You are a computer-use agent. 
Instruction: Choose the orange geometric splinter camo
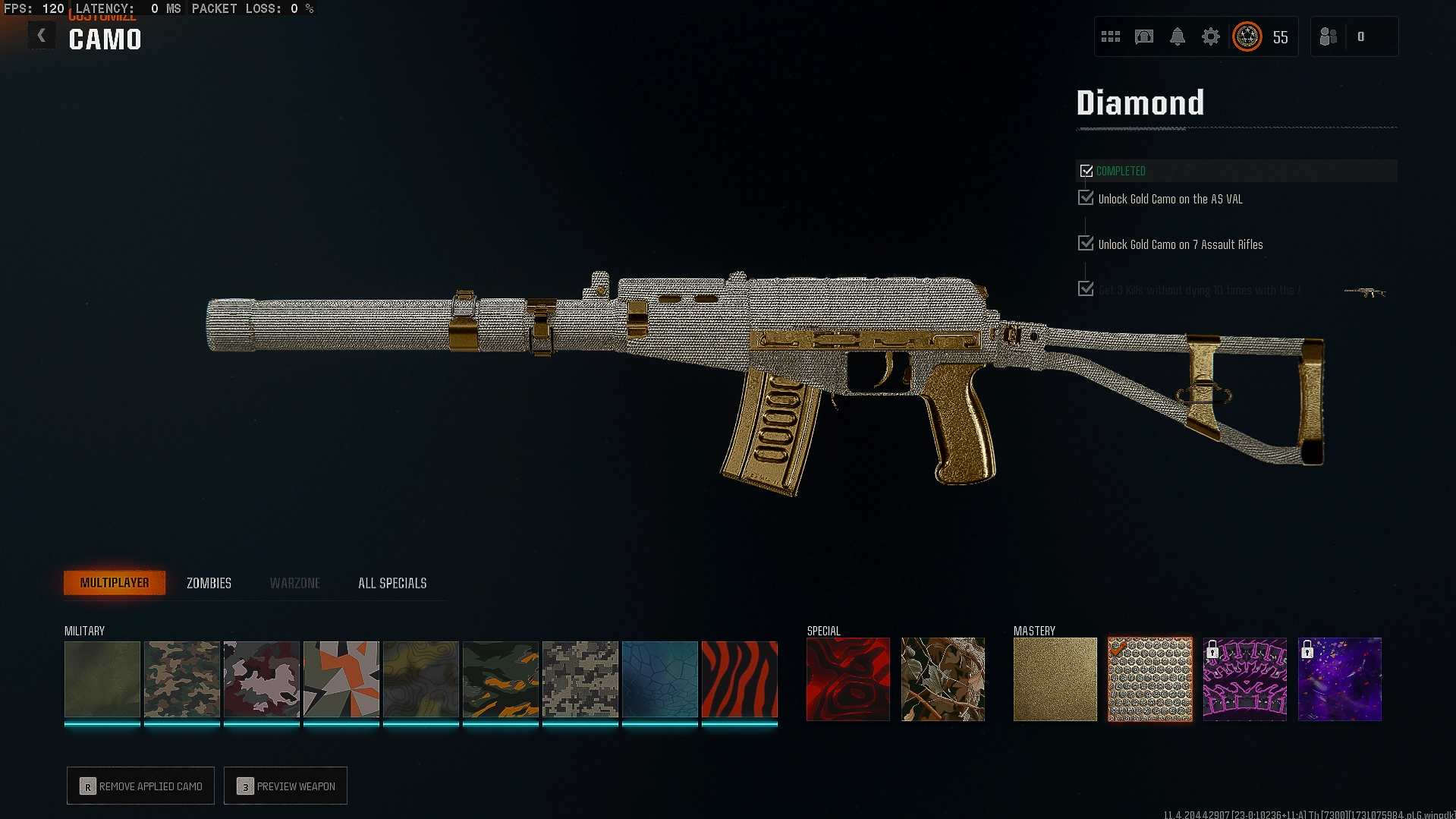tap(341, 679)
